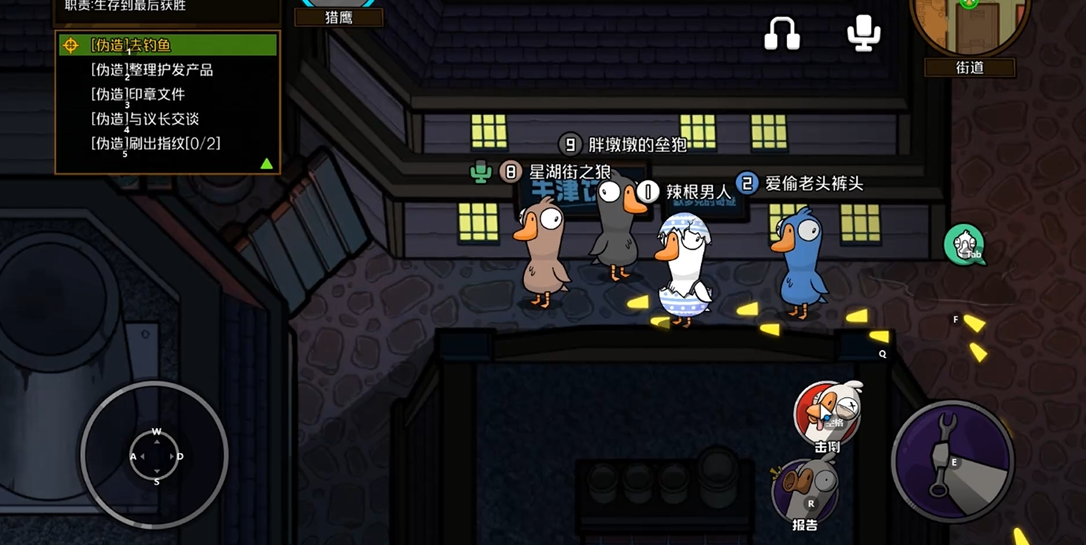The height and width of the screenshot is (545, 1086).
Task: Tap the virtual movement joystick
Action: (x=155, y=456)
